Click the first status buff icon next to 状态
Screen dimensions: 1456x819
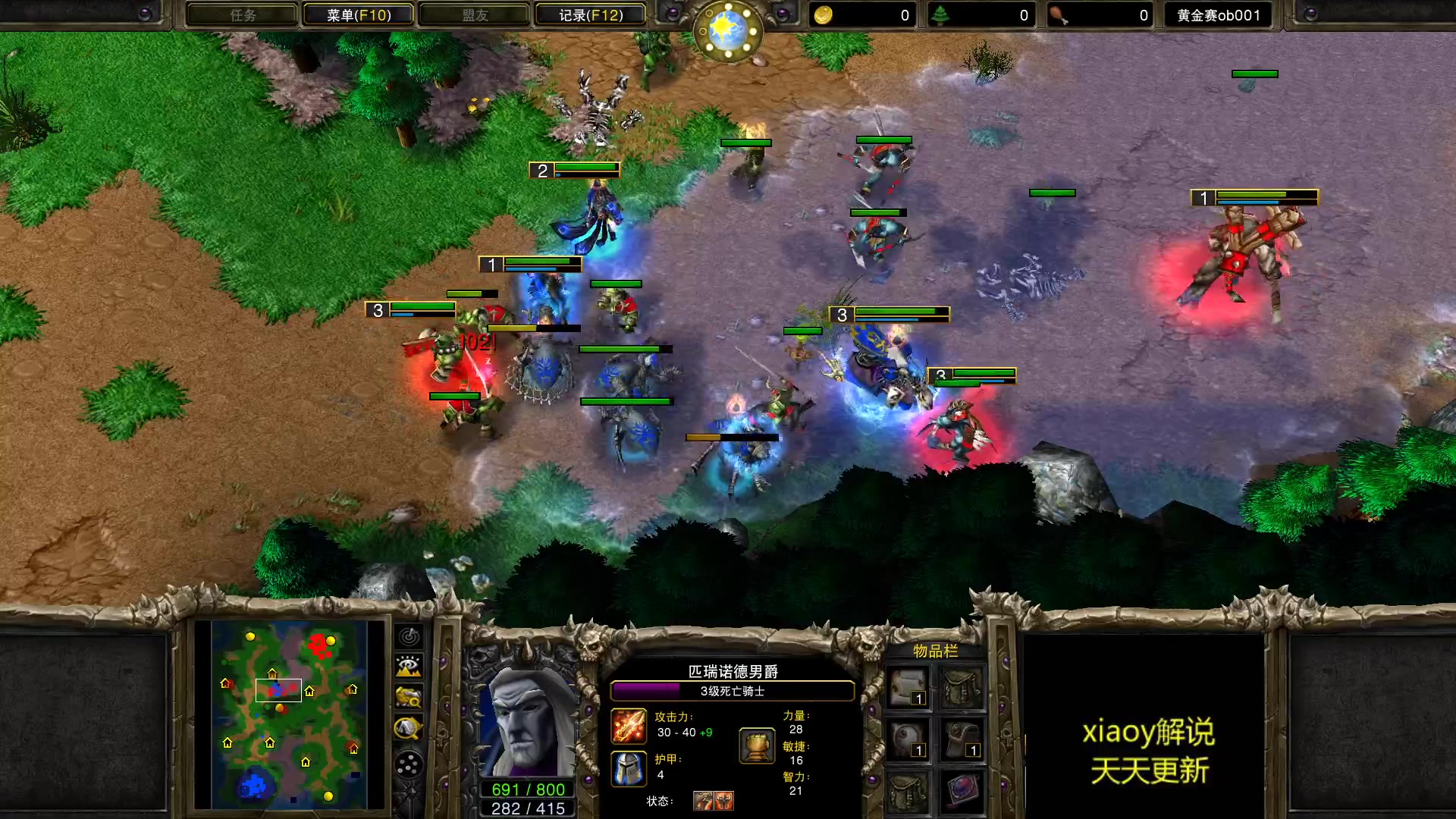703,802
